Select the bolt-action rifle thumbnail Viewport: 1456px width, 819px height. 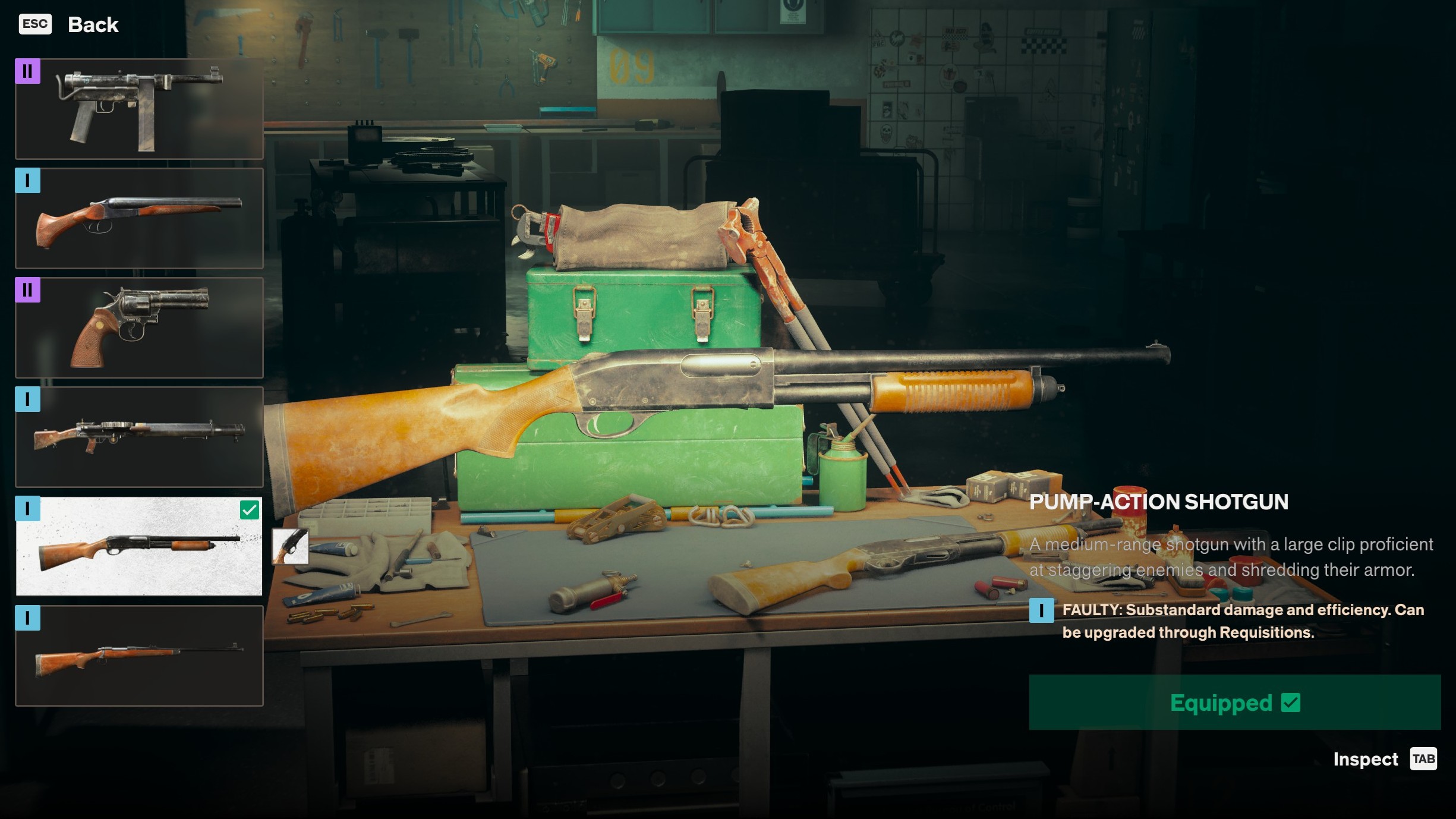coord(139,656)
